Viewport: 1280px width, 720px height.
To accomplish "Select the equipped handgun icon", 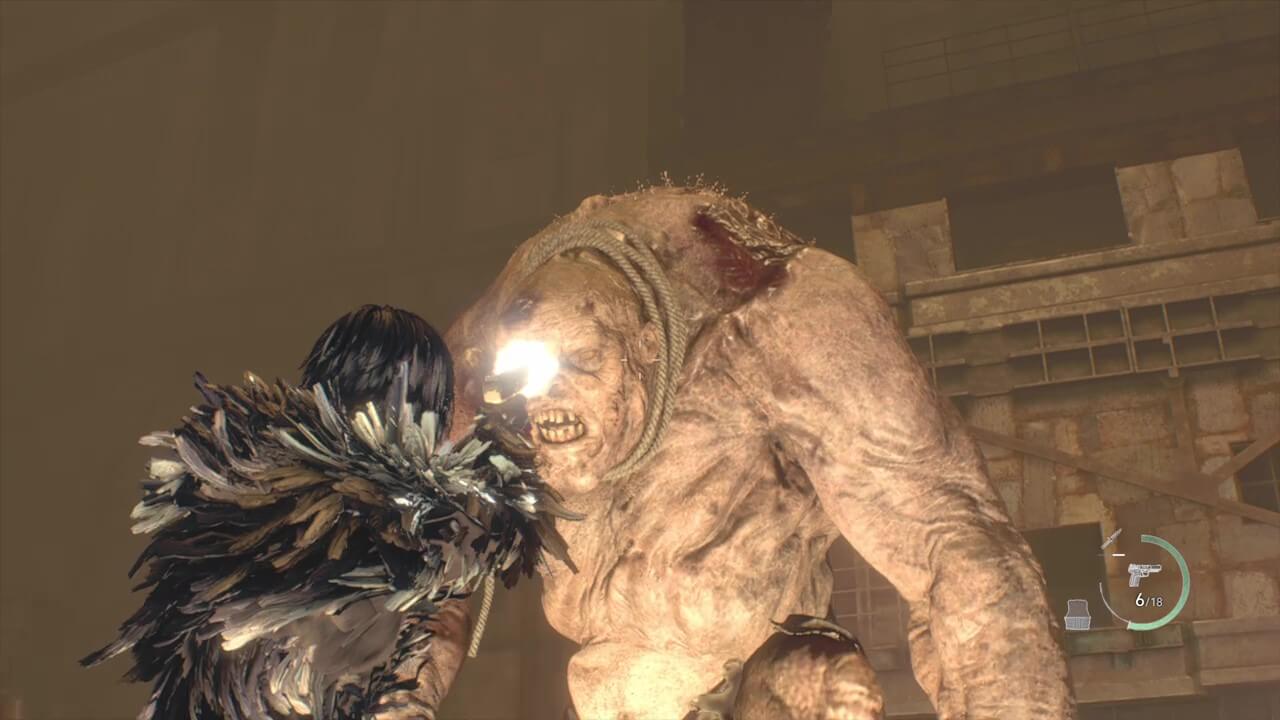I will (x=1145, y=574).
